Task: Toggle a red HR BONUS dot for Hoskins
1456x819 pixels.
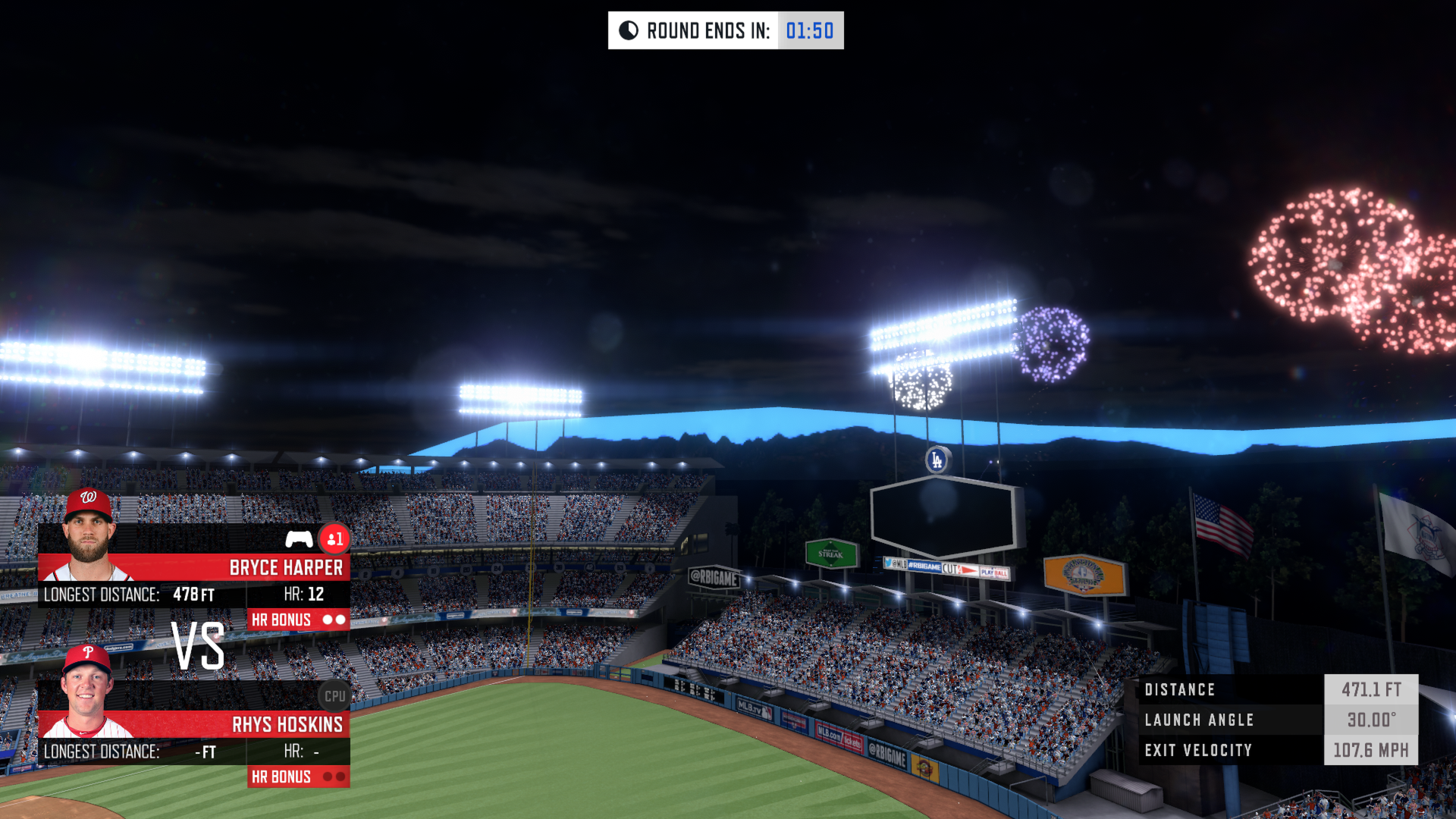Action: tap(329, 777)
